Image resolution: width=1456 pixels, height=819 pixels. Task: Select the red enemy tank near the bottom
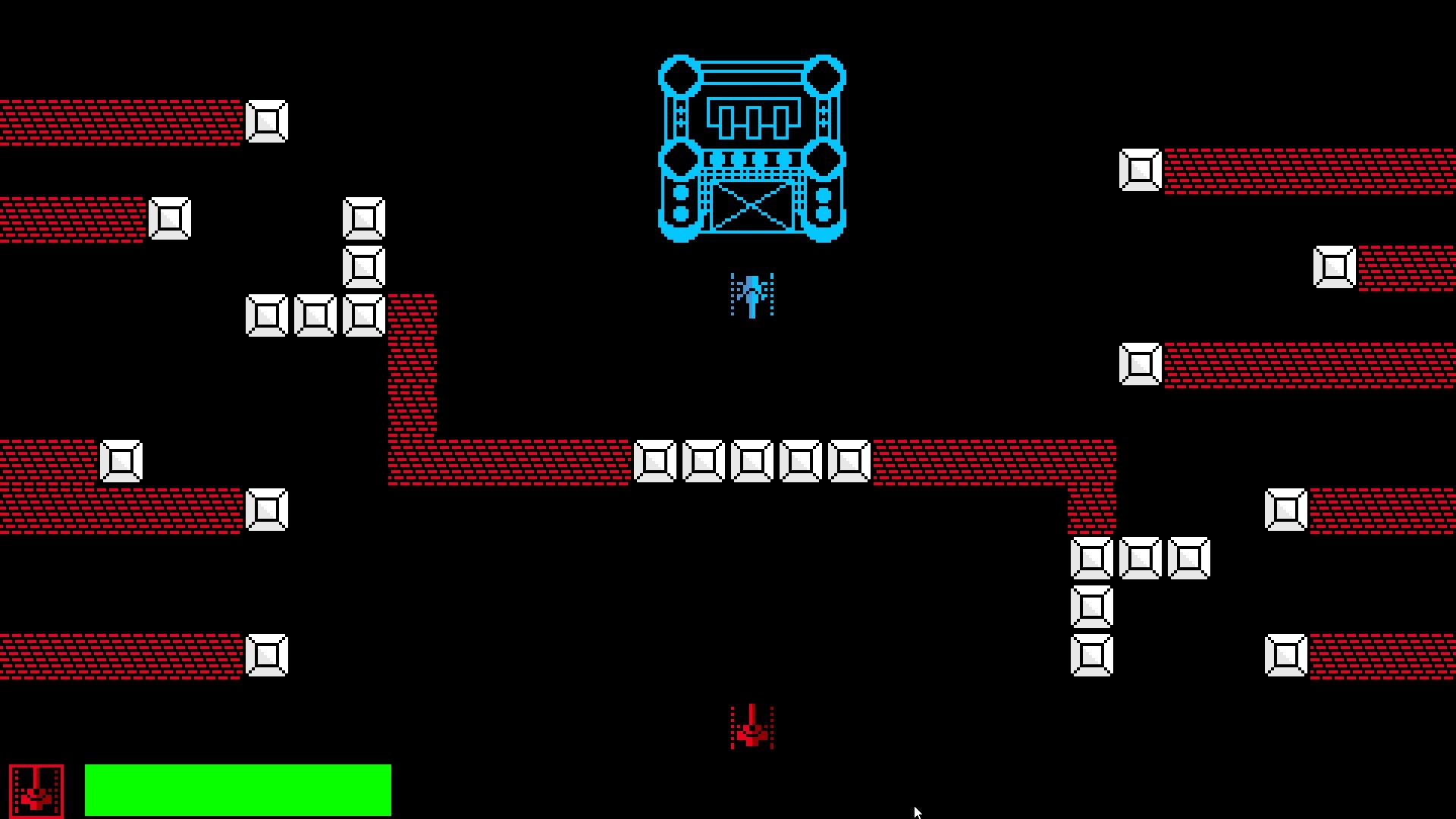click(751, 728)
